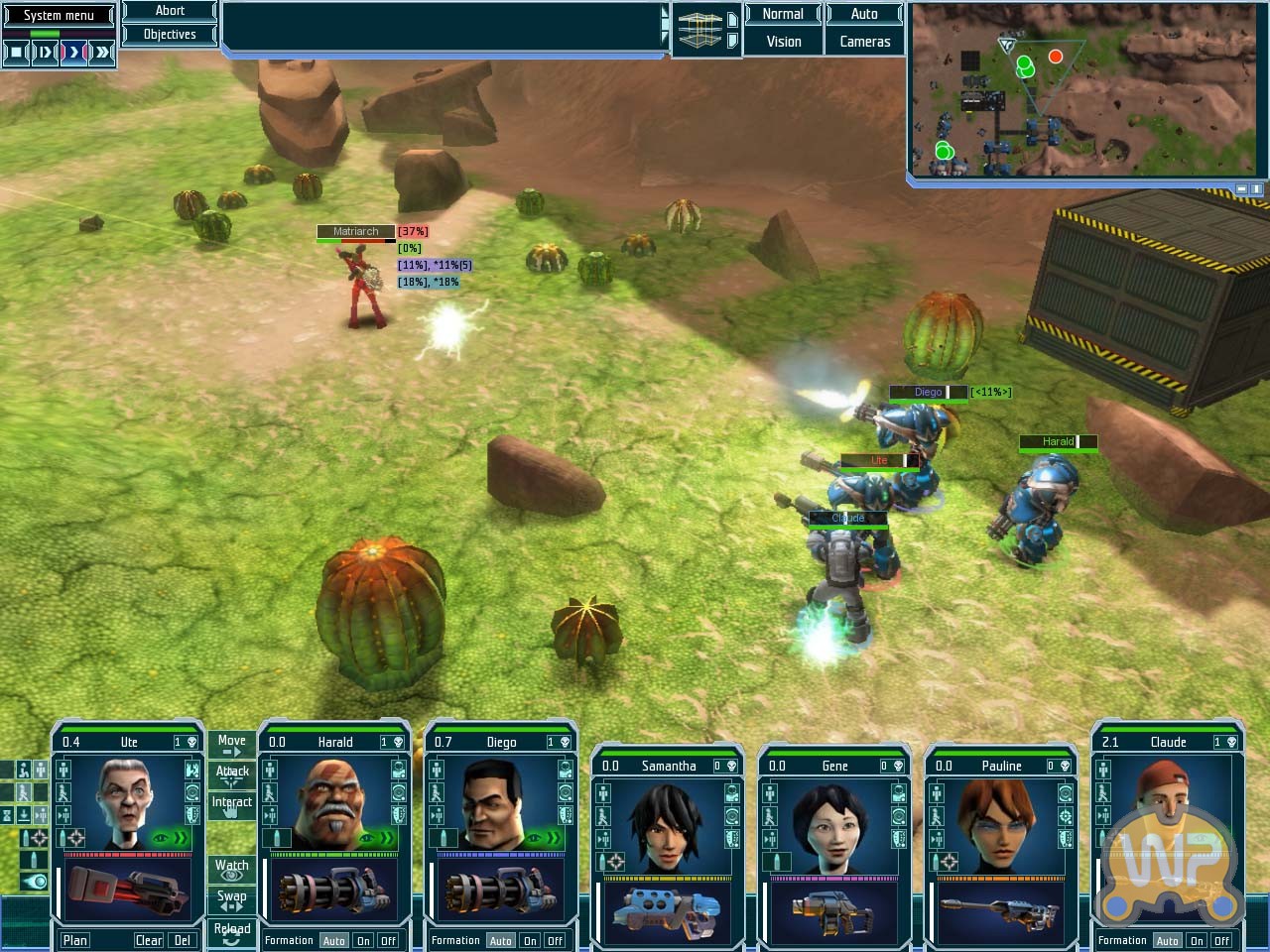1270x952 pixels.
Task: Click the Normal vision mode button
Action: point(783,14)
